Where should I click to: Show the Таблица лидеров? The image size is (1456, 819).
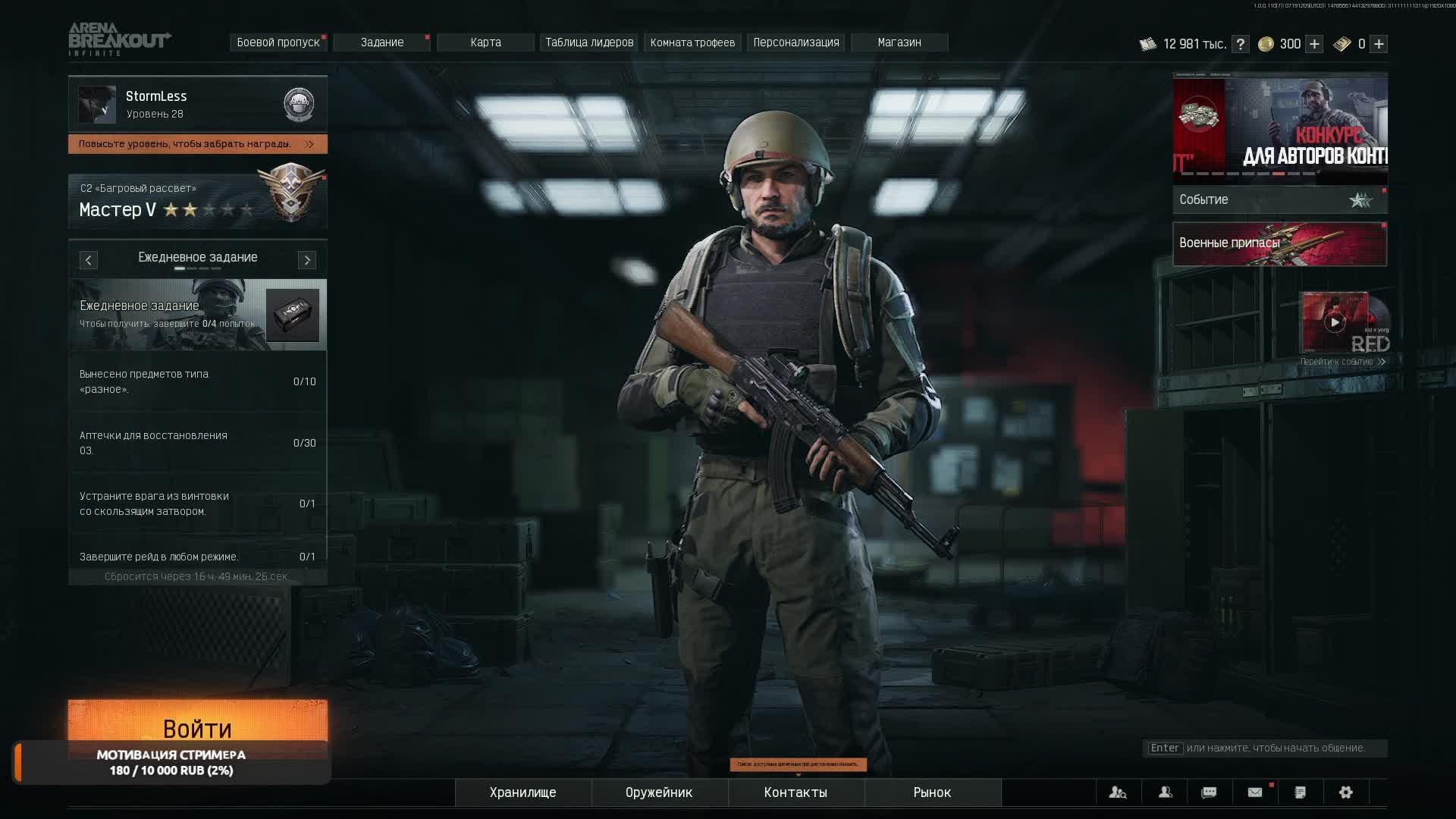coord(589,42)
